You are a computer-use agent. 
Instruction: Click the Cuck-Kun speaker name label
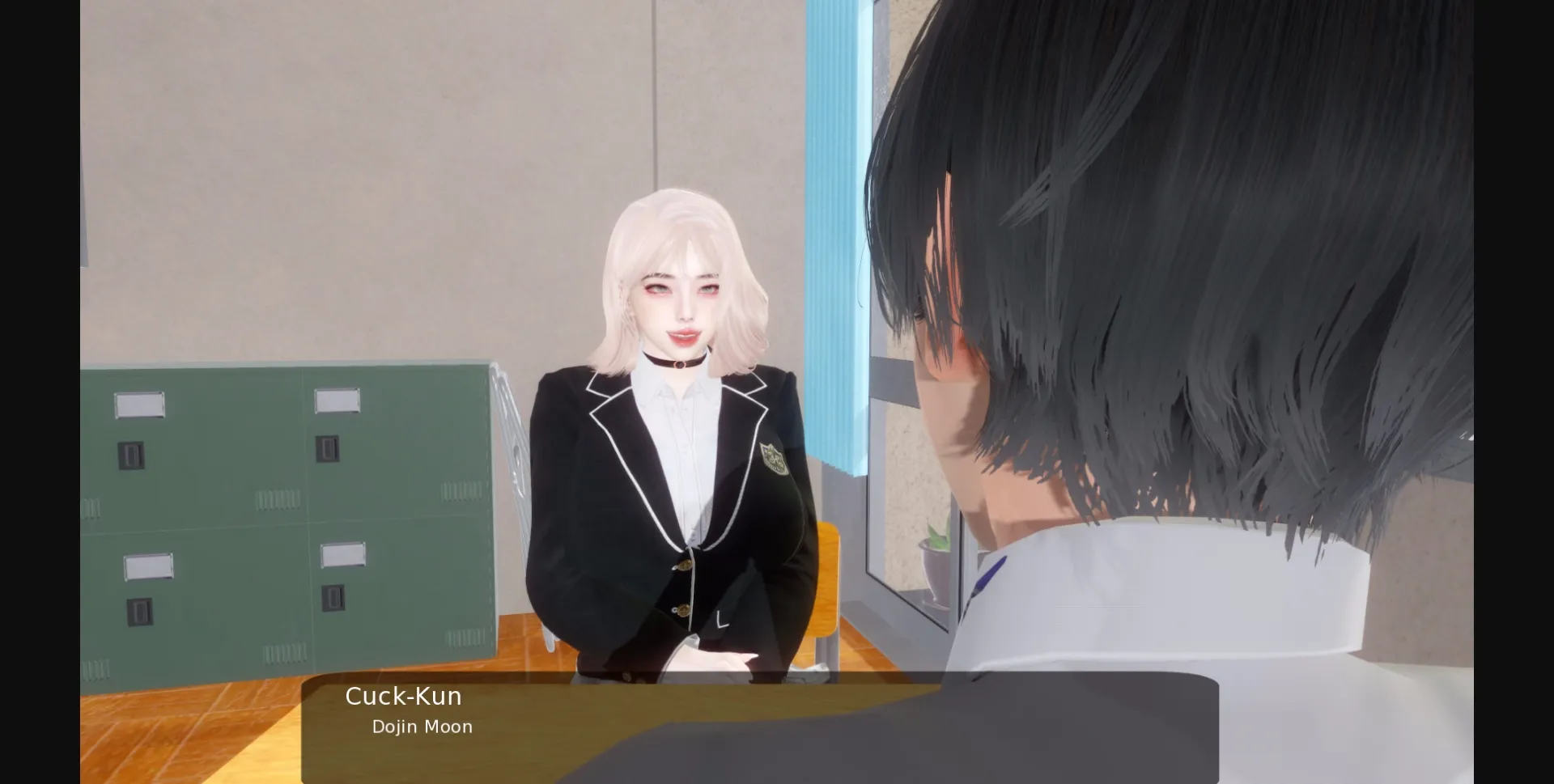pos(403,696)
